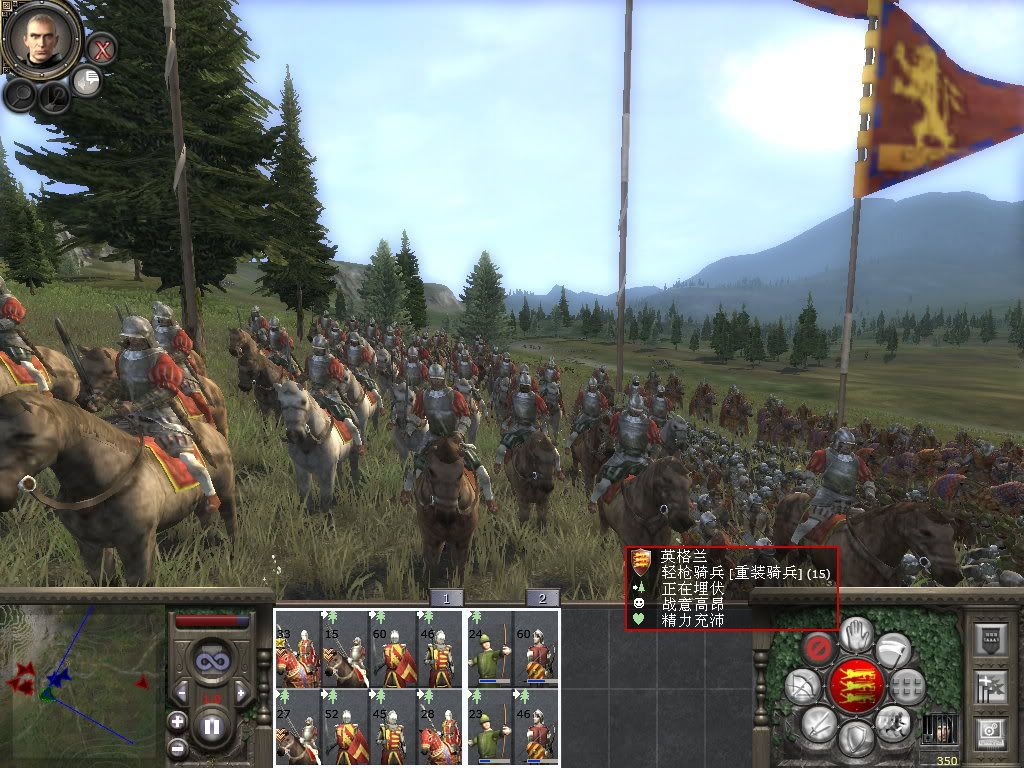The height and width of the screenshot is (768, 1024).
Task: Toggle guard mode with the shield icon
Action: coord(855,738)
